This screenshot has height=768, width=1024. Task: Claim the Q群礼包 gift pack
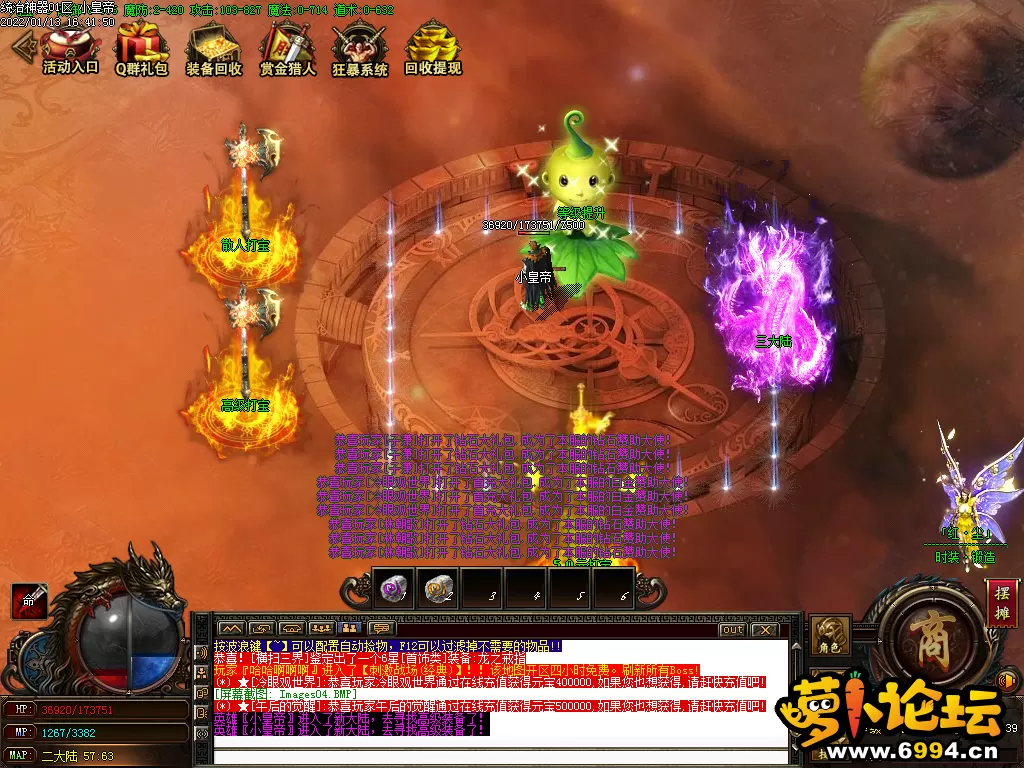coord(141,49)
